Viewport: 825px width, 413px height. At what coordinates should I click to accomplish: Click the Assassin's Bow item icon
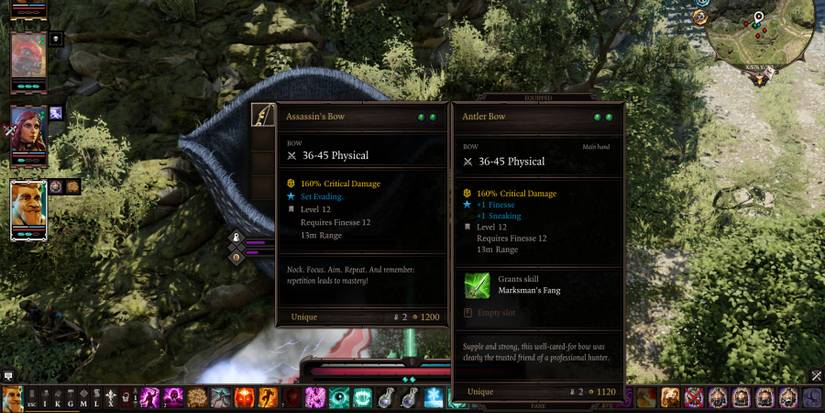(263, 117)
